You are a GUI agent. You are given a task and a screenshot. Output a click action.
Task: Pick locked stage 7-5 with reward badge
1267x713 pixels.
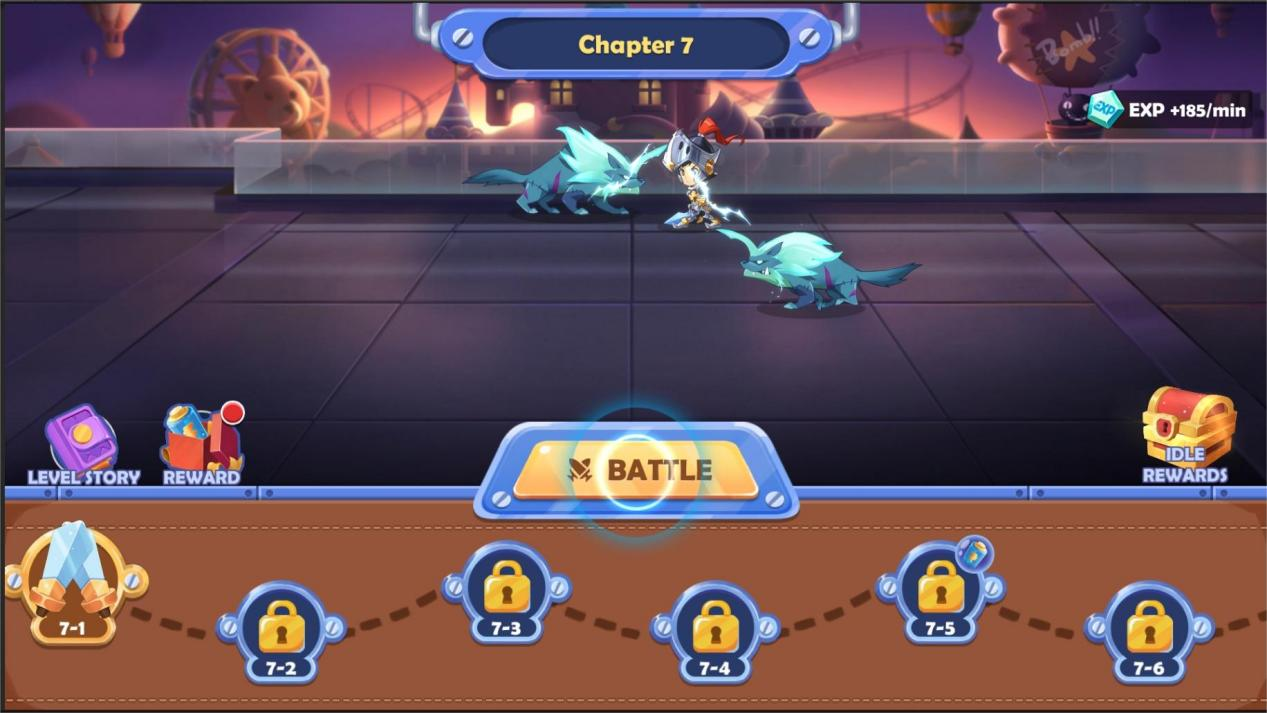pos(940,591)
